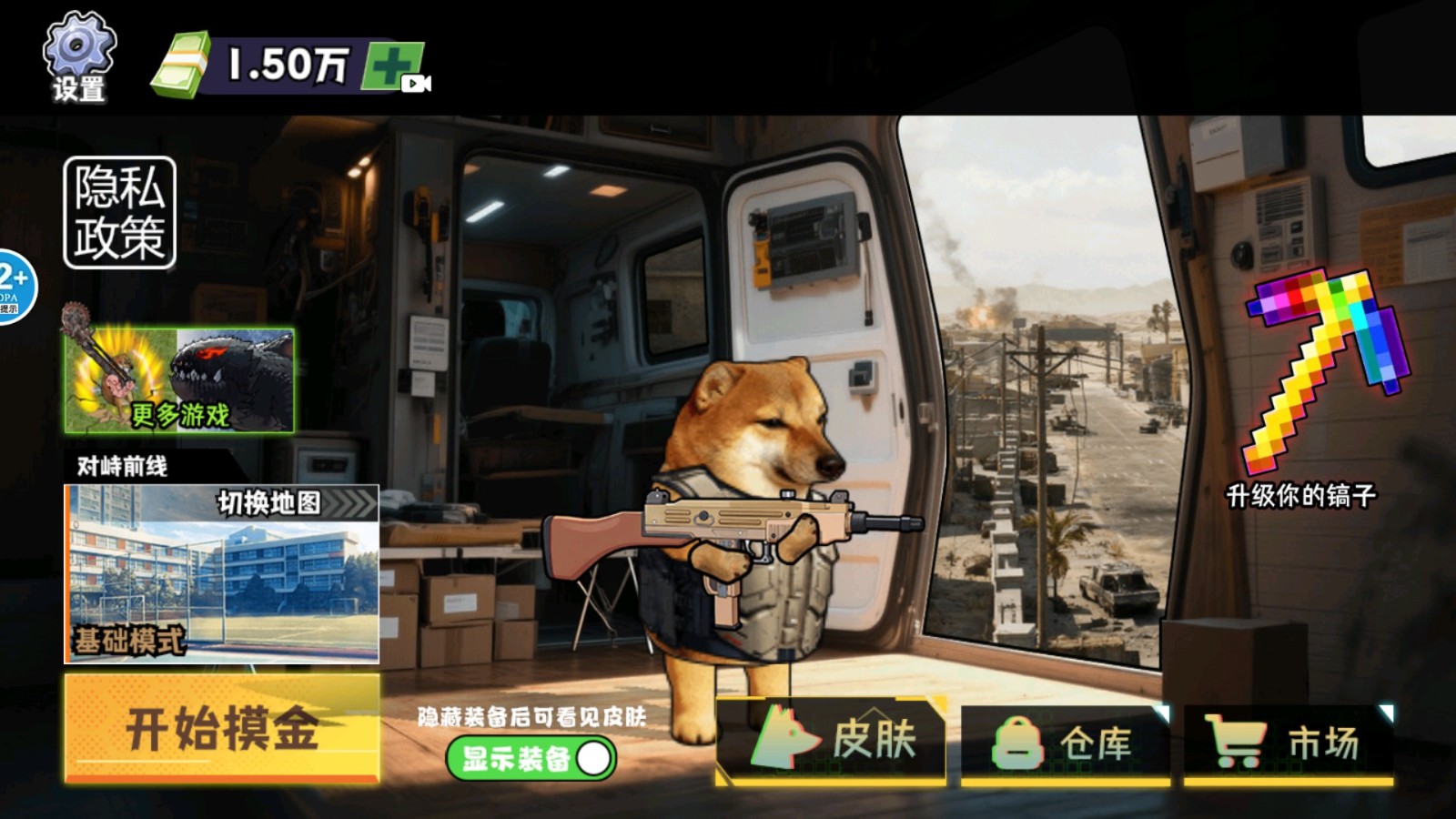The width and height of the screenshot is (1456, 819).
Task: Open the 仓库 warehouse
Action: (x=1065, y=744)
